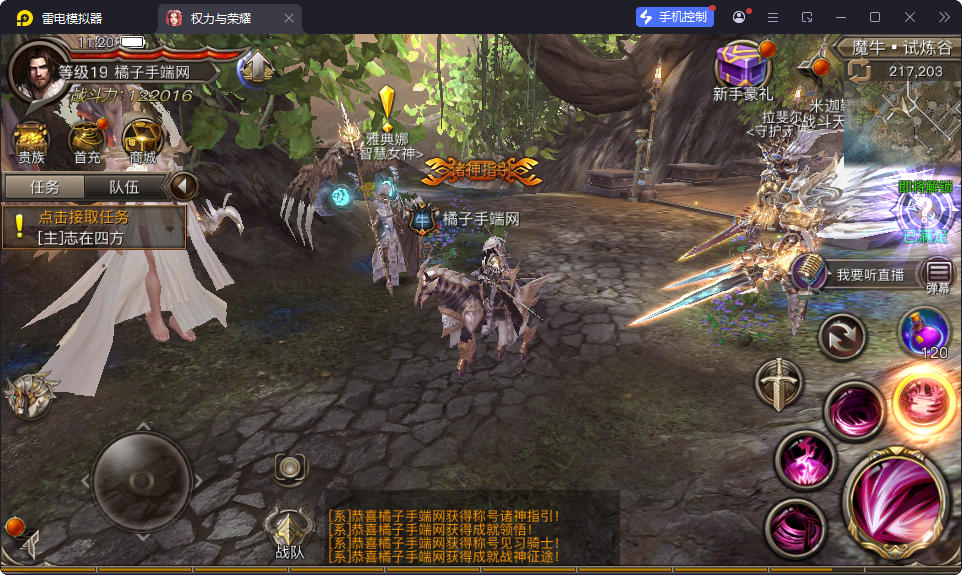962x575 pixels.
Task: Switch to the 任务 quest tab
Action: click(44, 187)
